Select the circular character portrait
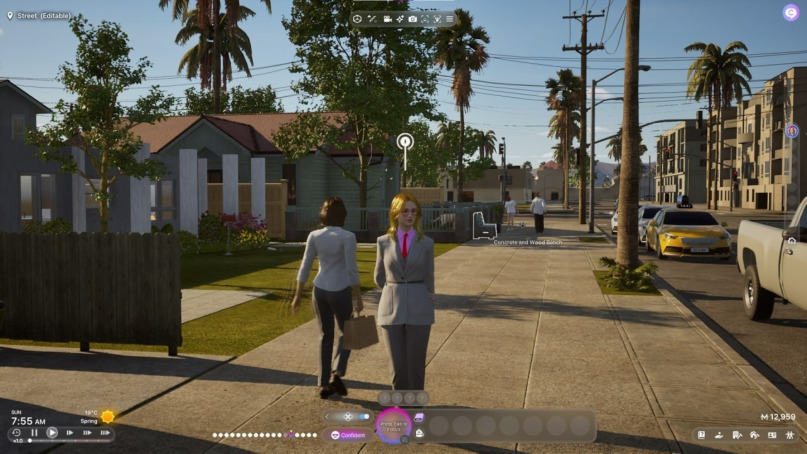The width and height of the screenshot is (807, 454). click(393, 424)
